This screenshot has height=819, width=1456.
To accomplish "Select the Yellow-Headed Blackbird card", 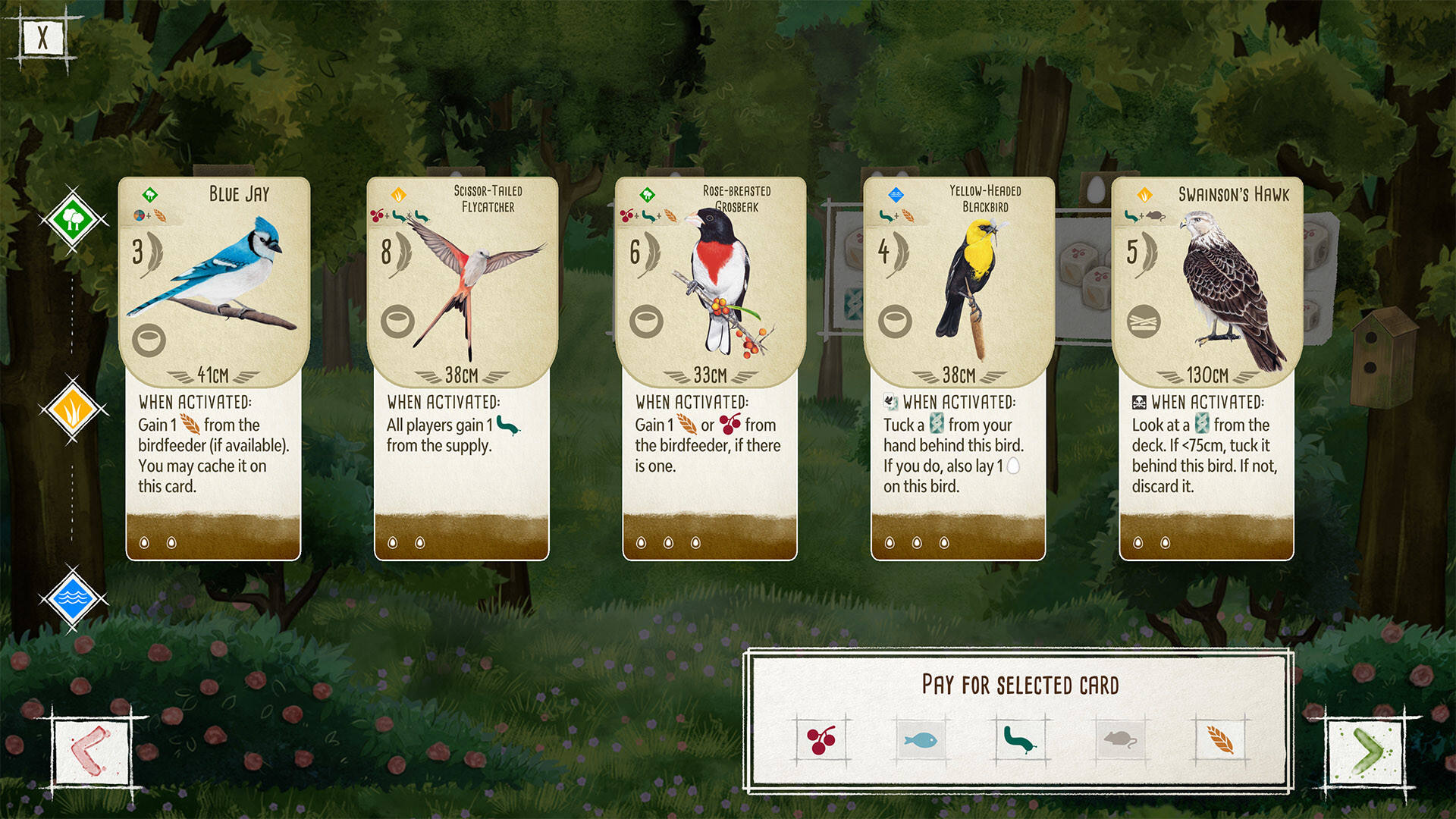I will tap(959, 369).
